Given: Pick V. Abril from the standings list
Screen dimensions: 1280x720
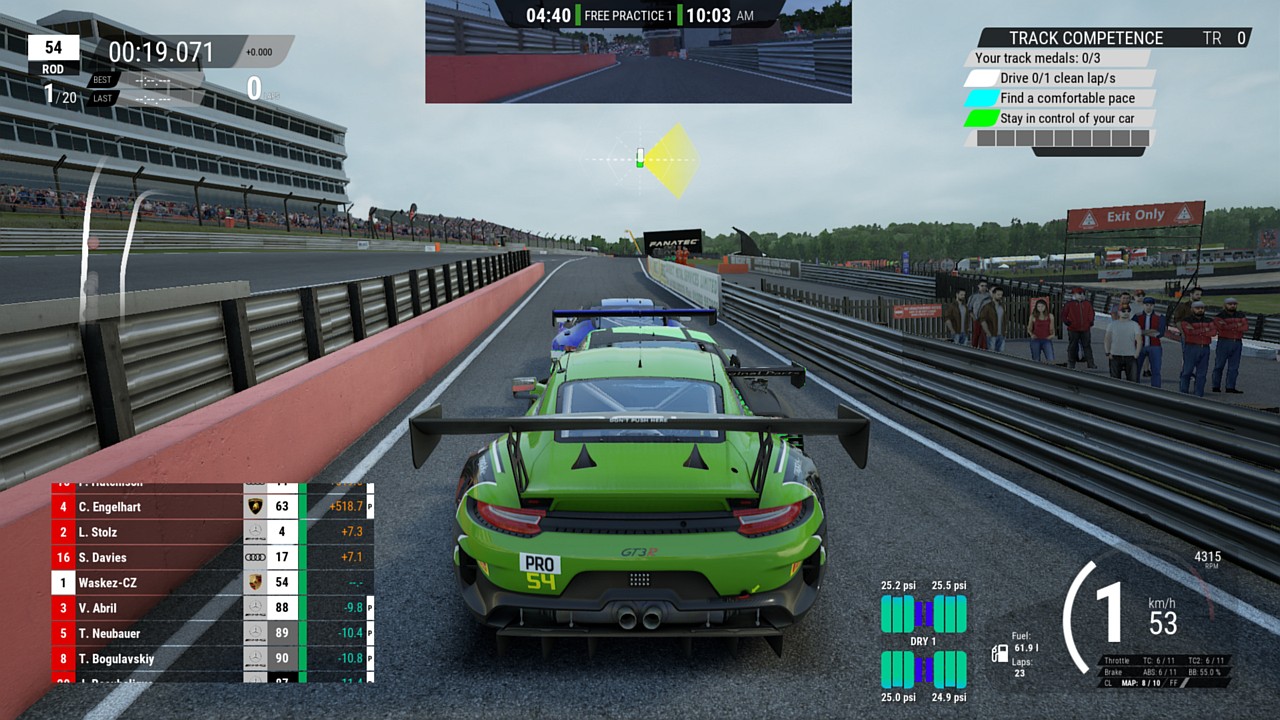Looking at the screenshot, I should 98,607.
